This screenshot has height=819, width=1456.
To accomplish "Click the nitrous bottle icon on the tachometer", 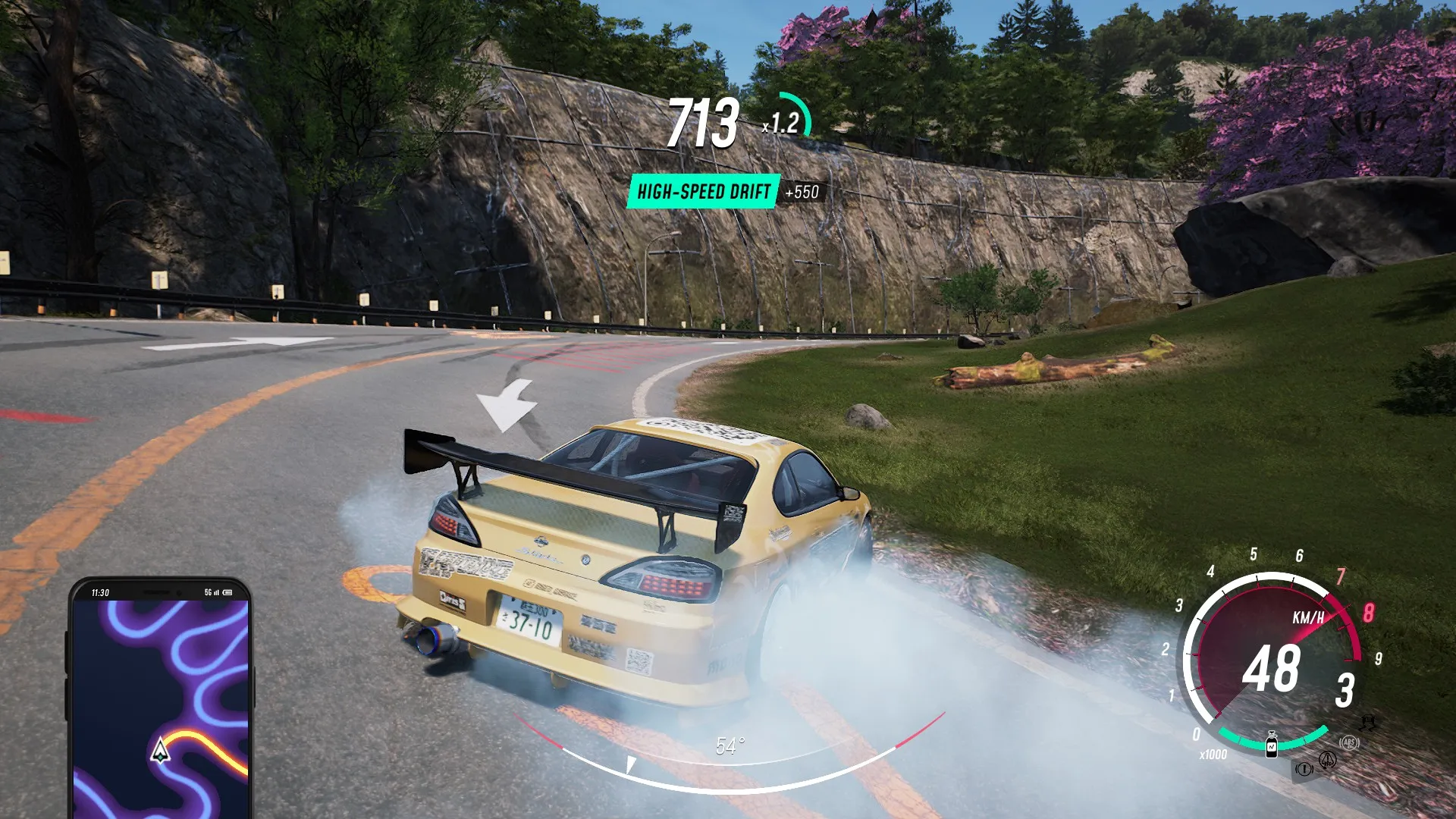I will (1272, 744).
